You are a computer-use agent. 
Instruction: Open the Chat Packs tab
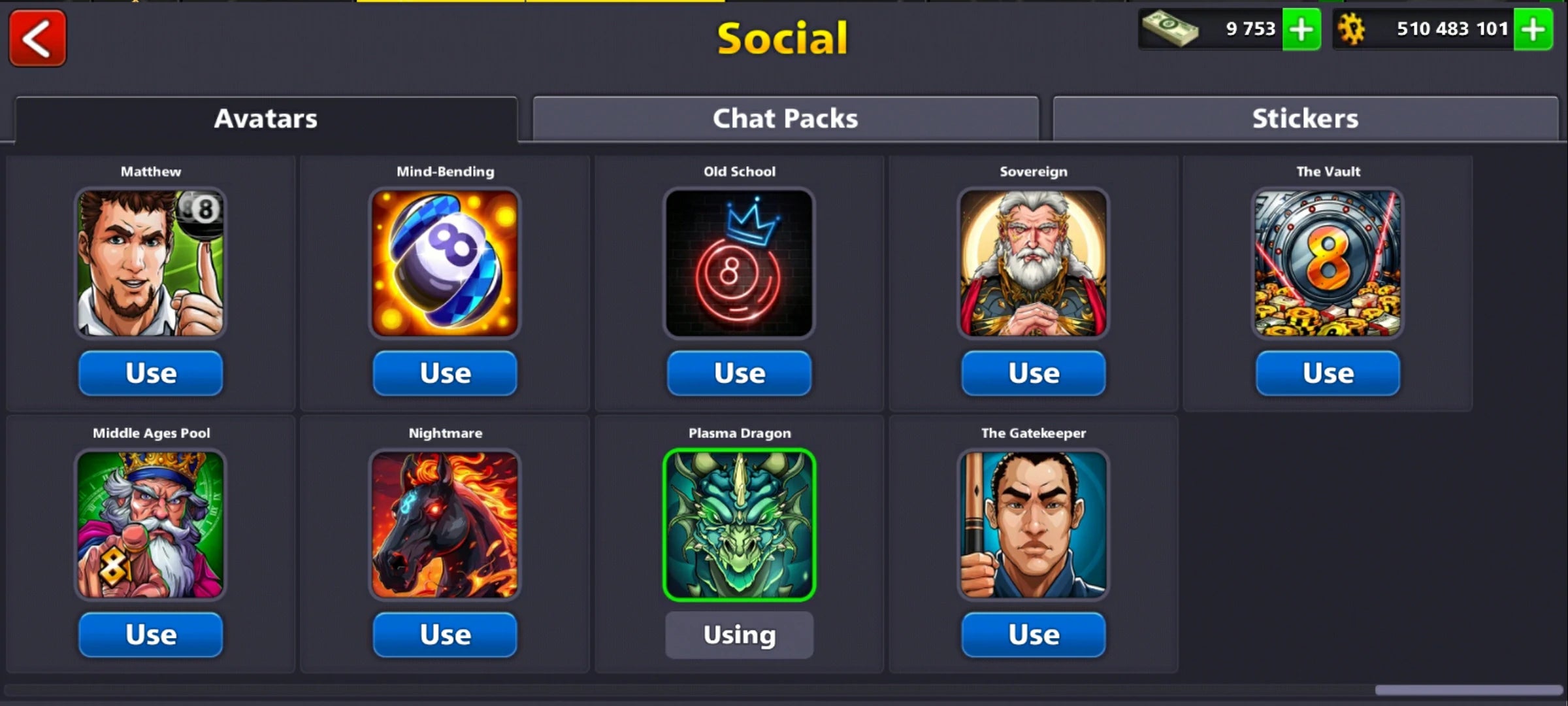pos(784,118)
